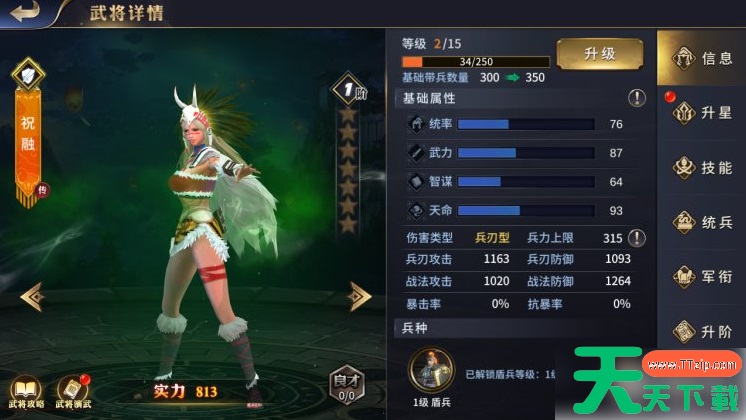The image size is (746, 420).
Task: Open the 武将演武 general drill
Action: coord(73,392)
